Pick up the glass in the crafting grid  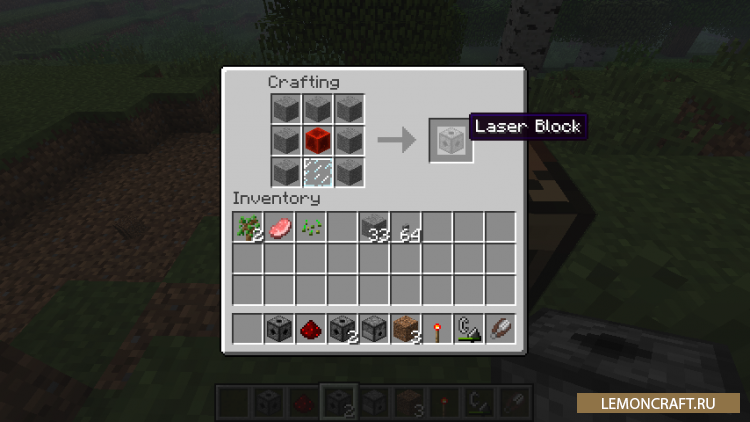(317, 172)
